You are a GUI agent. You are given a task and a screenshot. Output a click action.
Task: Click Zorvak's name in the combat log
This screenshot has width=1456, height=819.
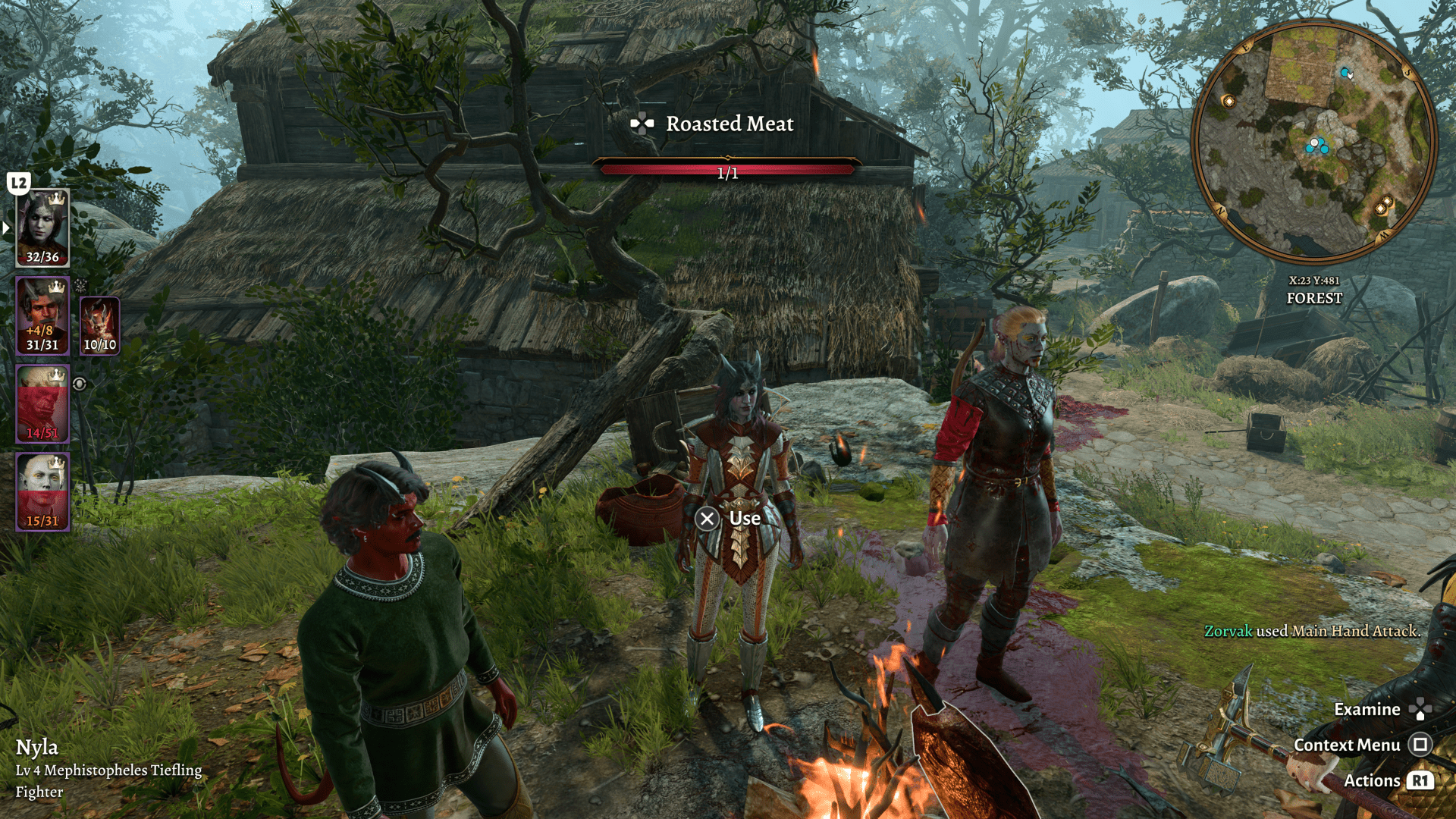(x=1228, y=631)
